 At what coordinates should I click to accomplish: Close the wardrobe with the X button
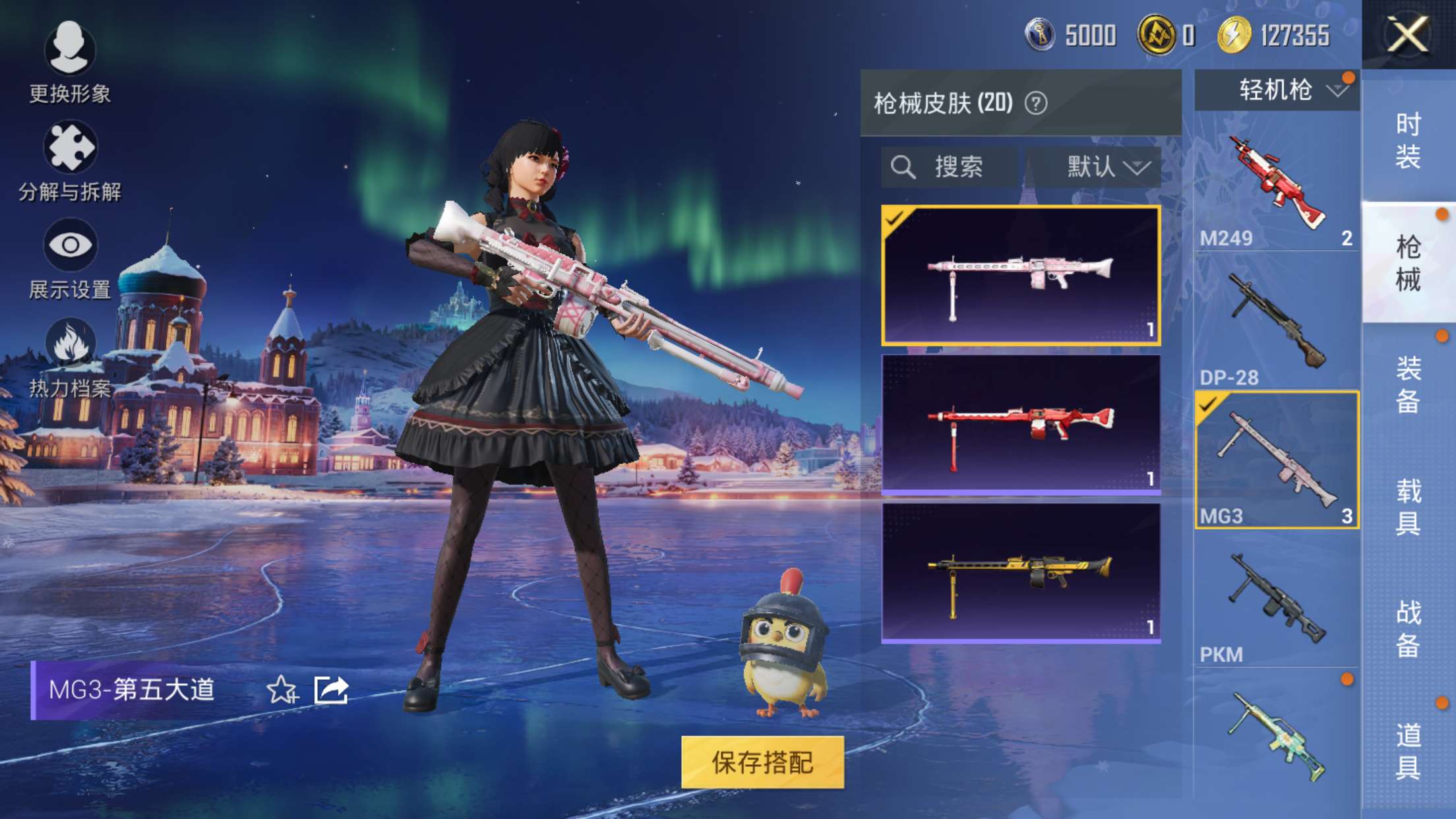pyautogui.click(x=1408, y=34)
